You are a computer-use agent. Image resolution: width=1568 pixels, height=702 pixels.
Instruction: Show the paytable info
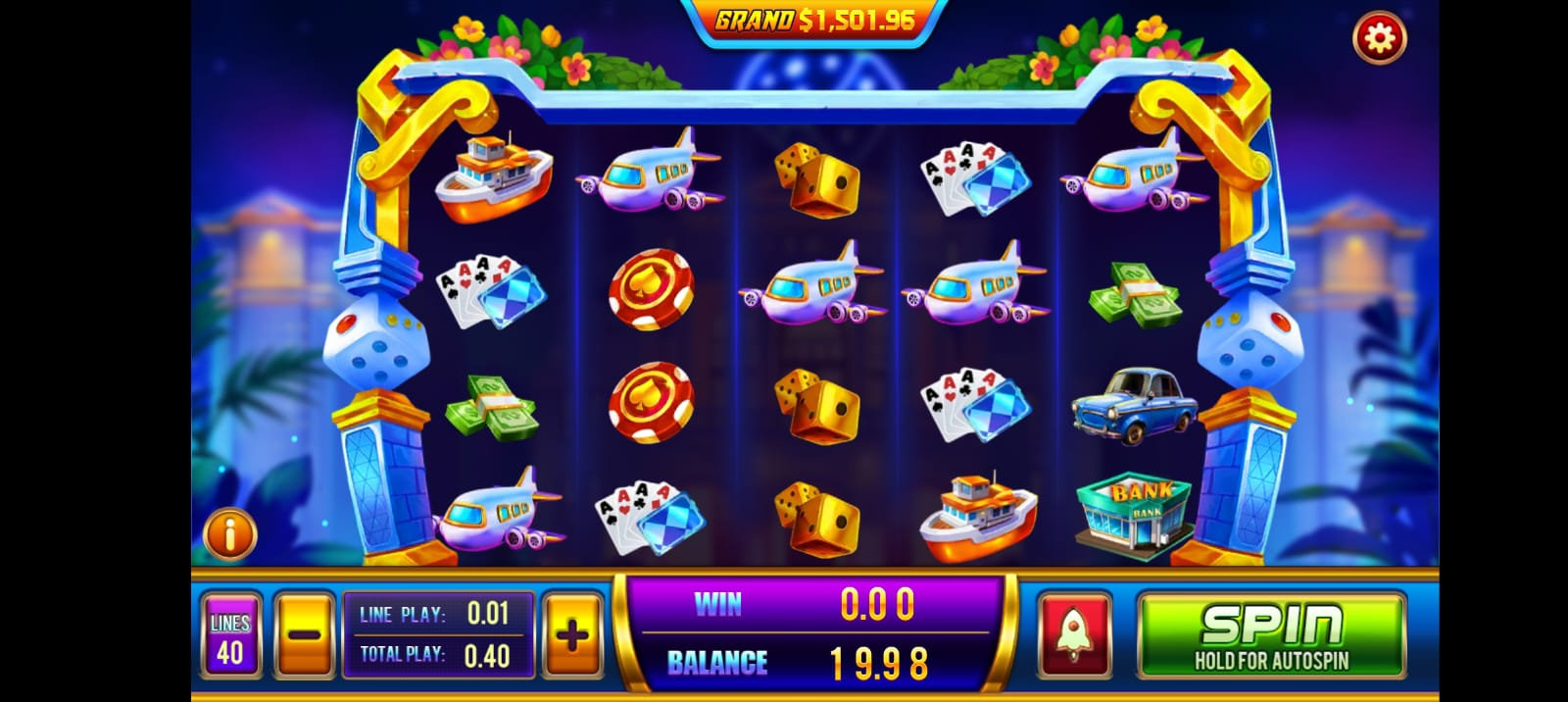pos(229,534)
